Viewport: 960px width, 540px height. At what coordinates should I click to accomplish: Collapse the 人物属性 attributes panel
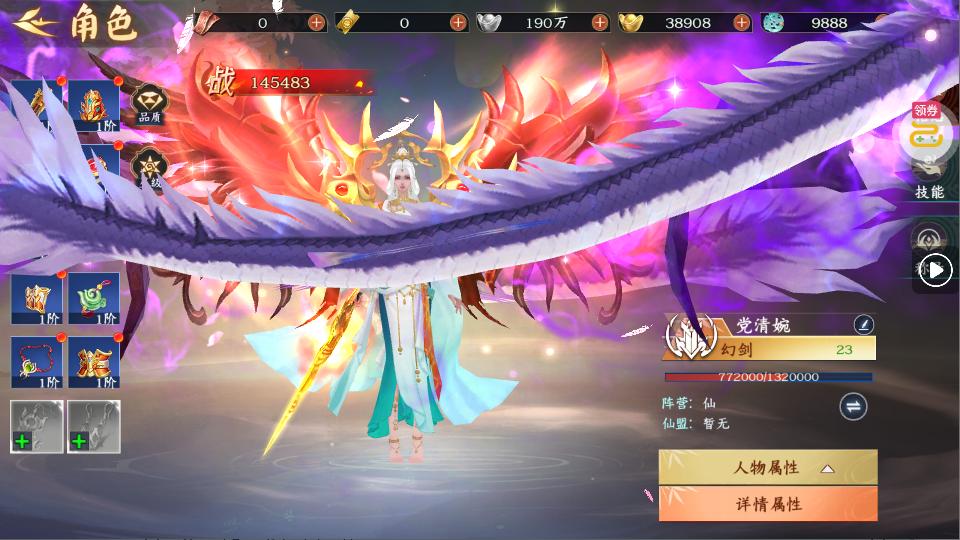768,467
